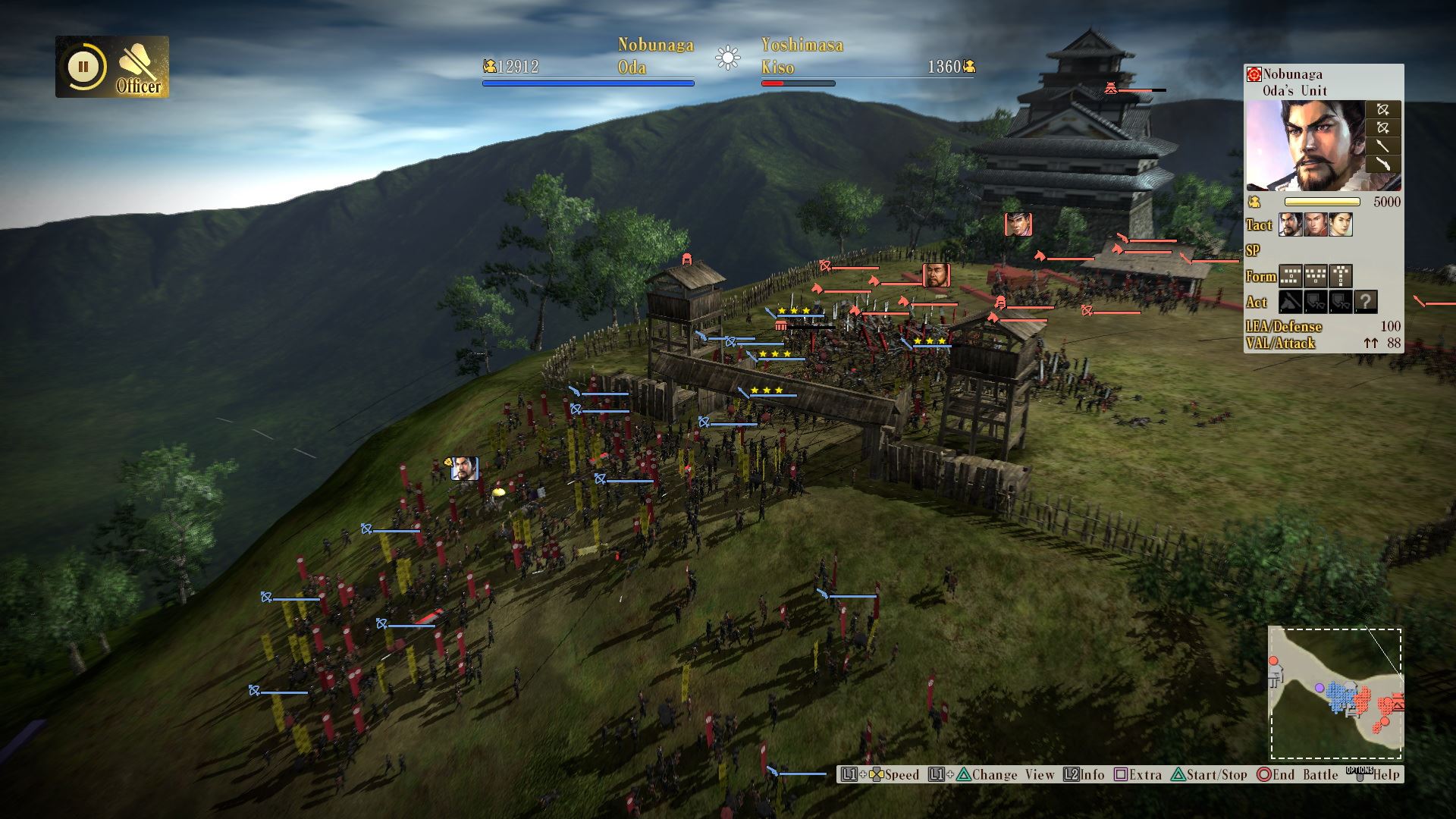1456x819 pixels.
Task: Select the bearded enemy officer marker behind the gate
Action: click(936, 275)
